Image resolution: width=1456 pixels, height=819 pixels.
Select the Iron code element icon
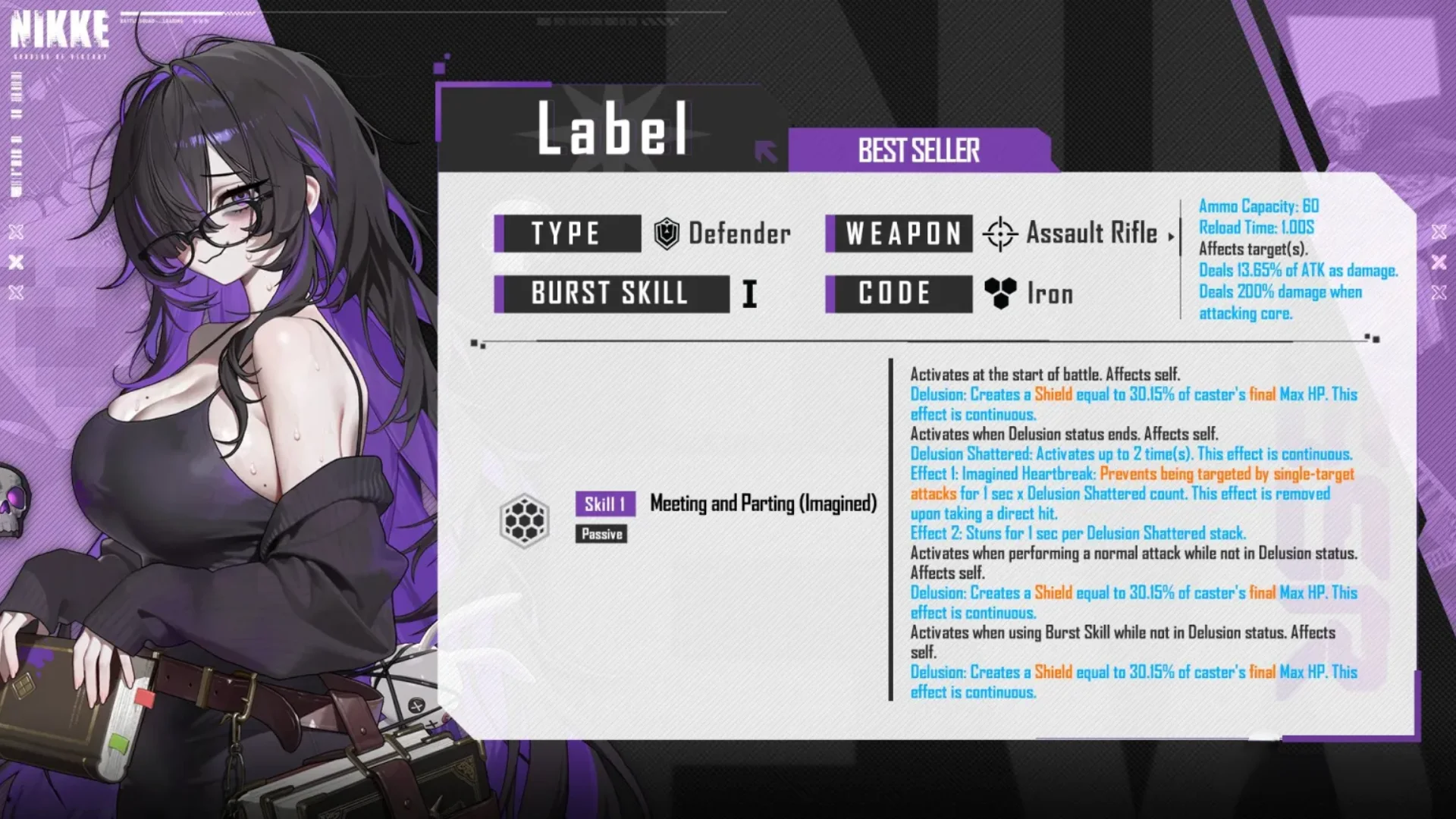pyautogui.click(x=999, y=293)
